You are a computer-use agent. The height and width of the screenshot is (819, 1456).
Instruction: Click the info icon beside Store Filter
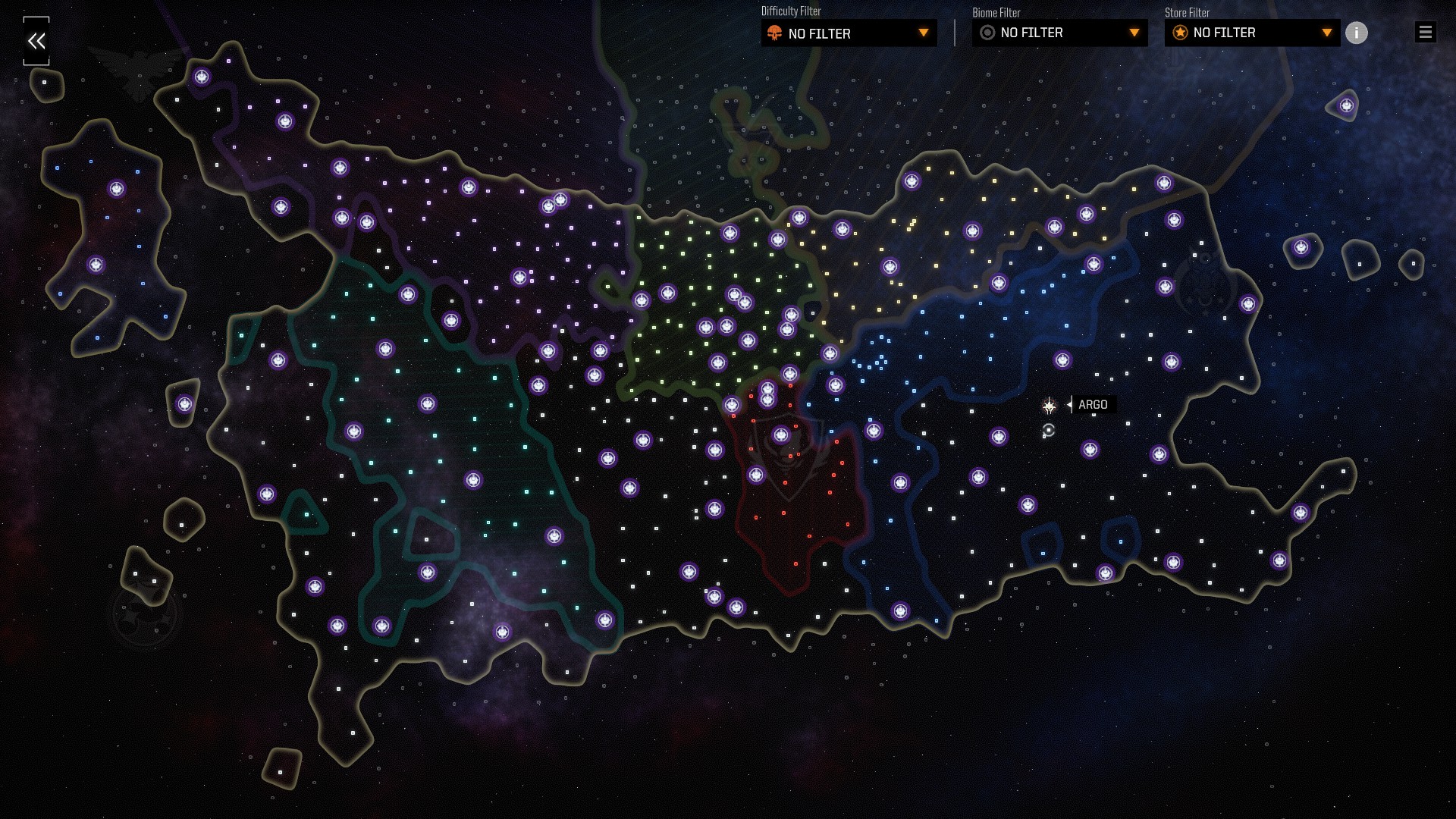click(x=1357, y=33)
